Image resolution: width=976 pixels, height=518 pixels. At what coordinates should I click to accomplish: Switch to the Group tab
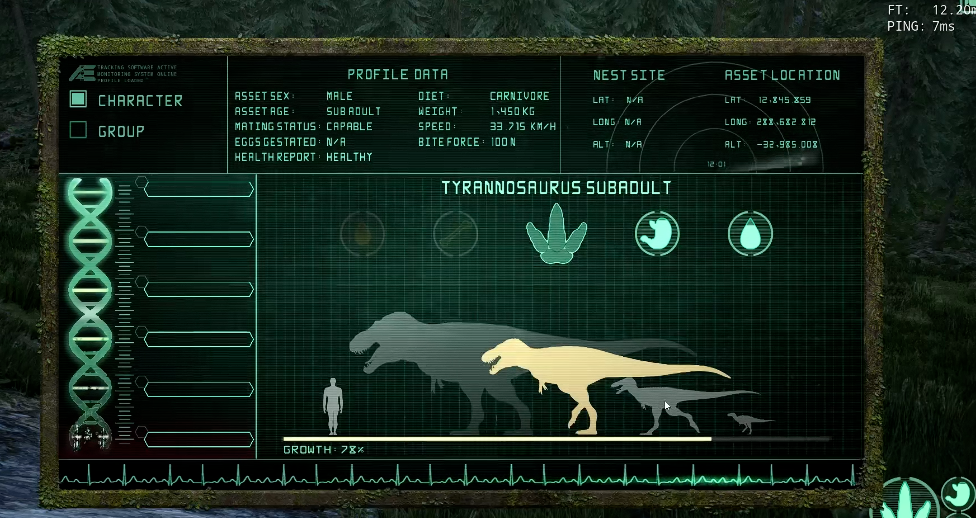79,131
